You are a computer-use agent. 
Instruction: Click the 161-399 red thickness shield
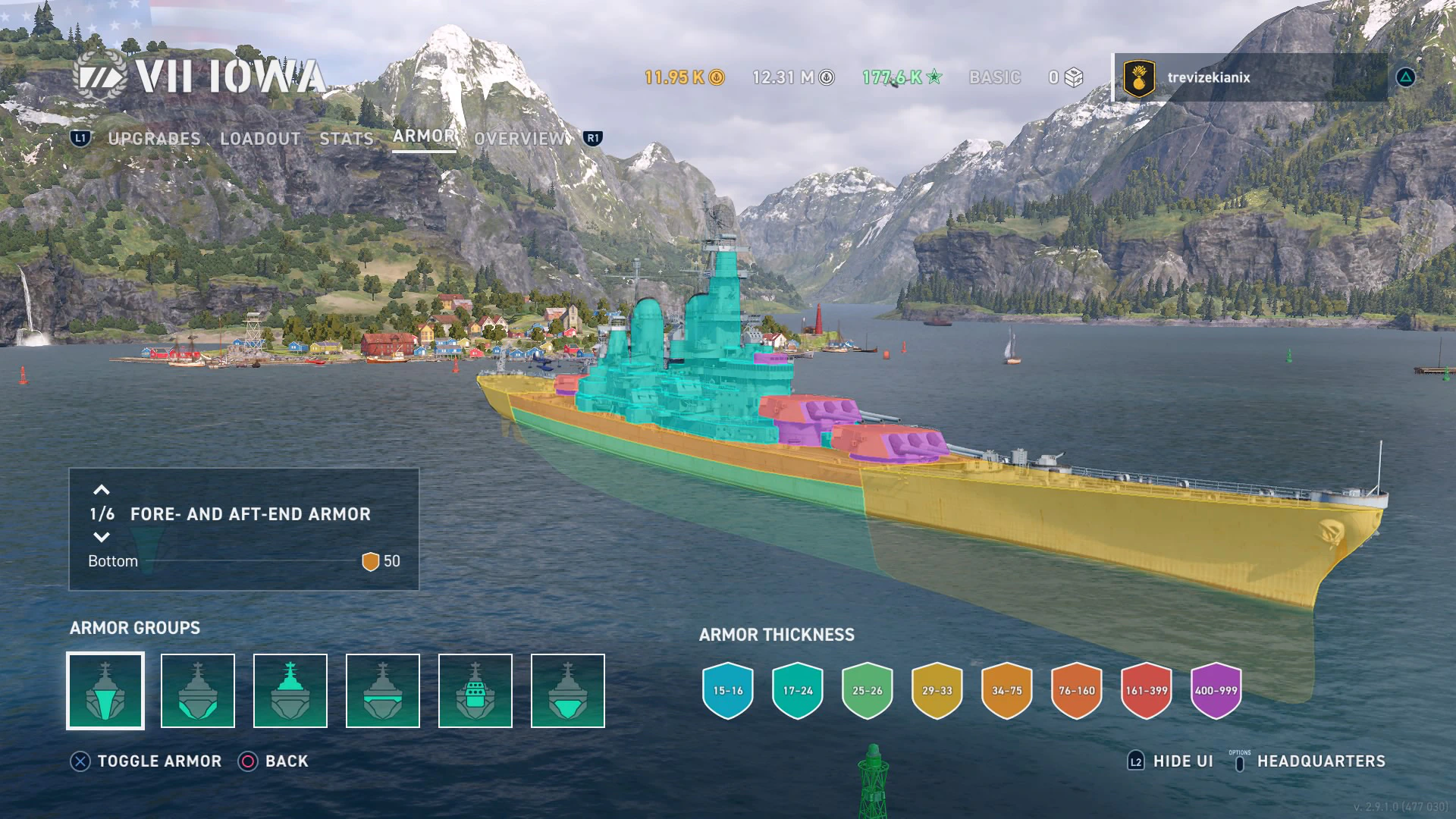(x=1147, y=691)
